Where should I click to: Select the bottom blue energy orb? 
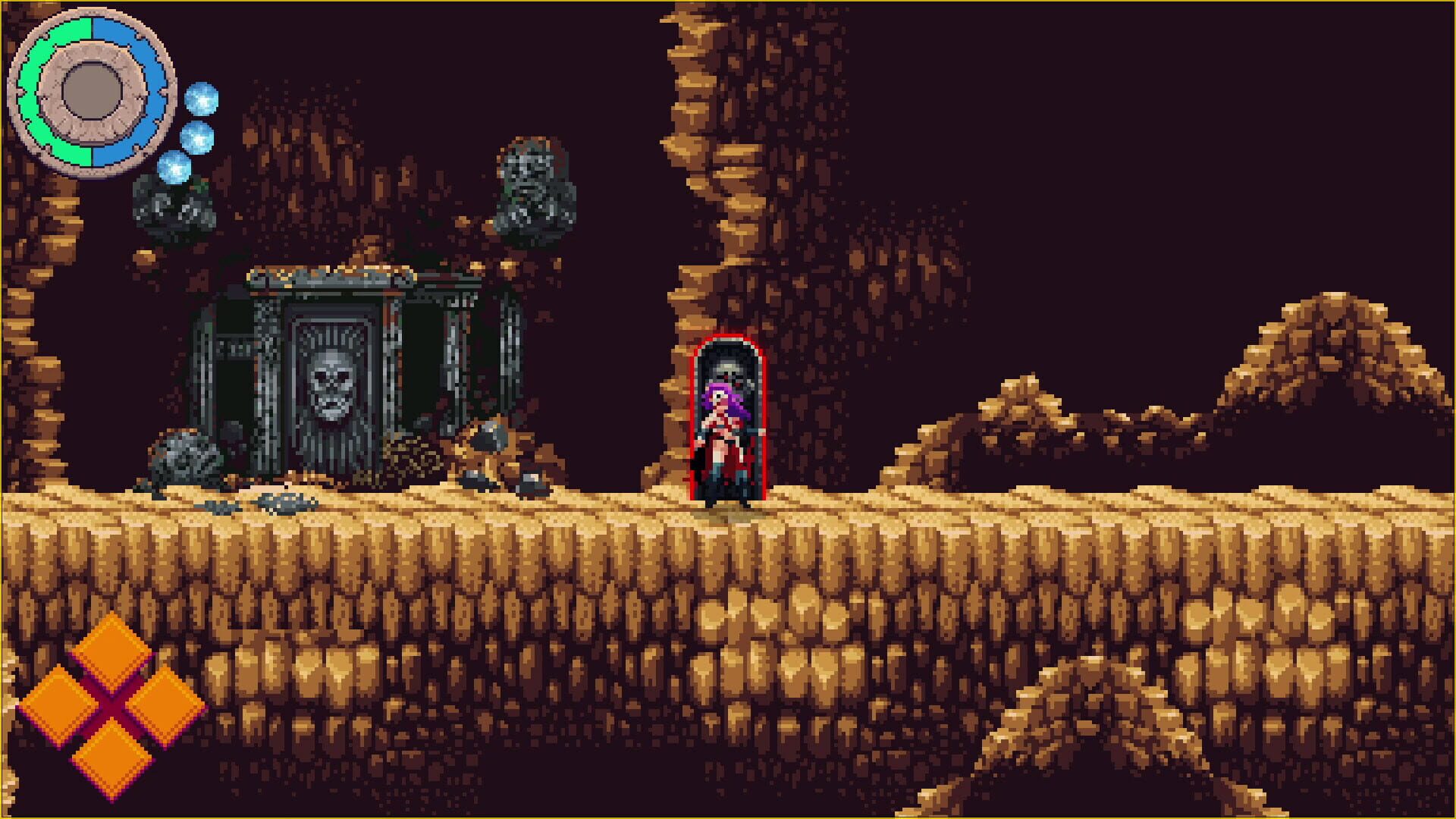click(x=174, y=167)
